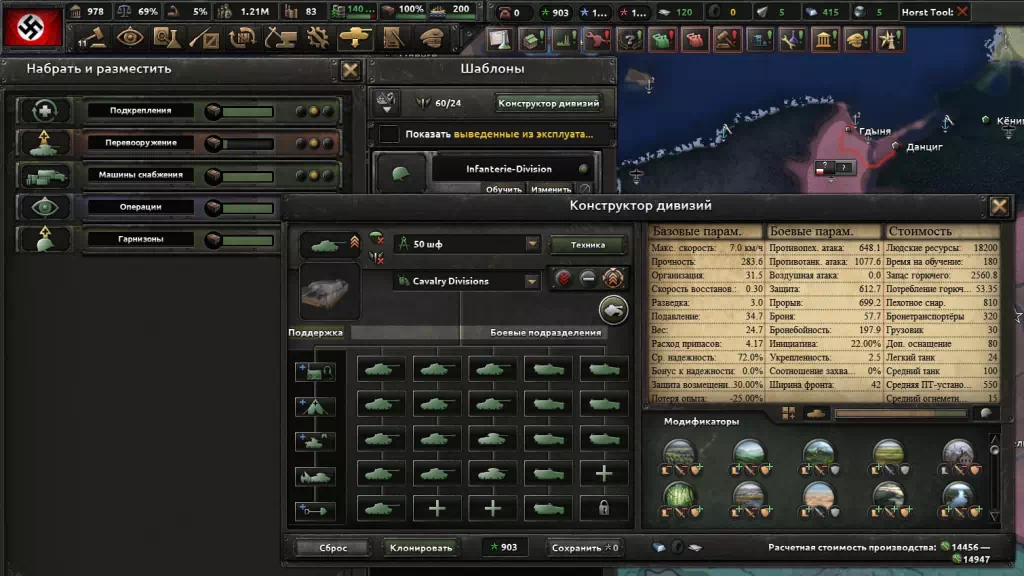Image resolution: width=1024 pixels, height=576 pixels.
Task: Open the Cavalry Divisions dropdown
Action: click(467, 281)
